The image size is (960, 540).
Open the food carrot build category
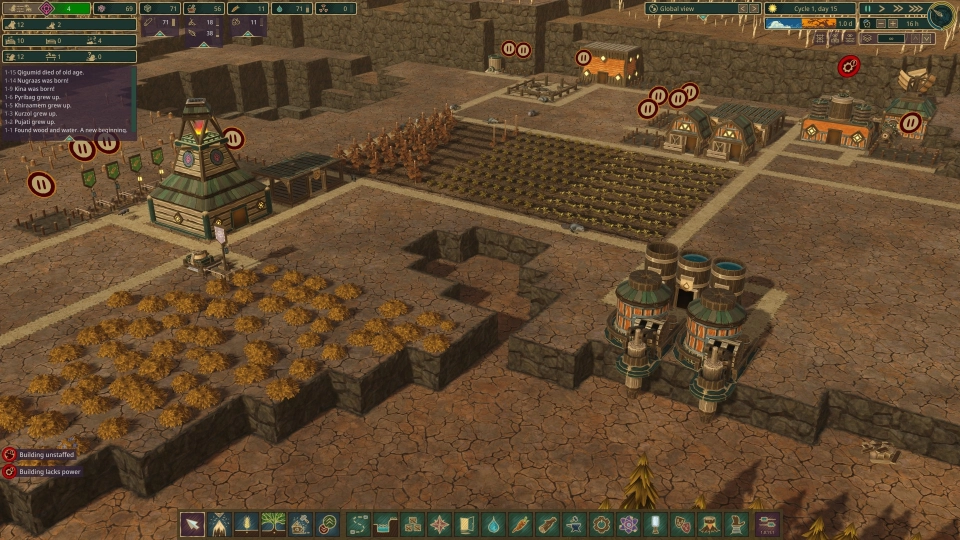click(x=520, y=524)
